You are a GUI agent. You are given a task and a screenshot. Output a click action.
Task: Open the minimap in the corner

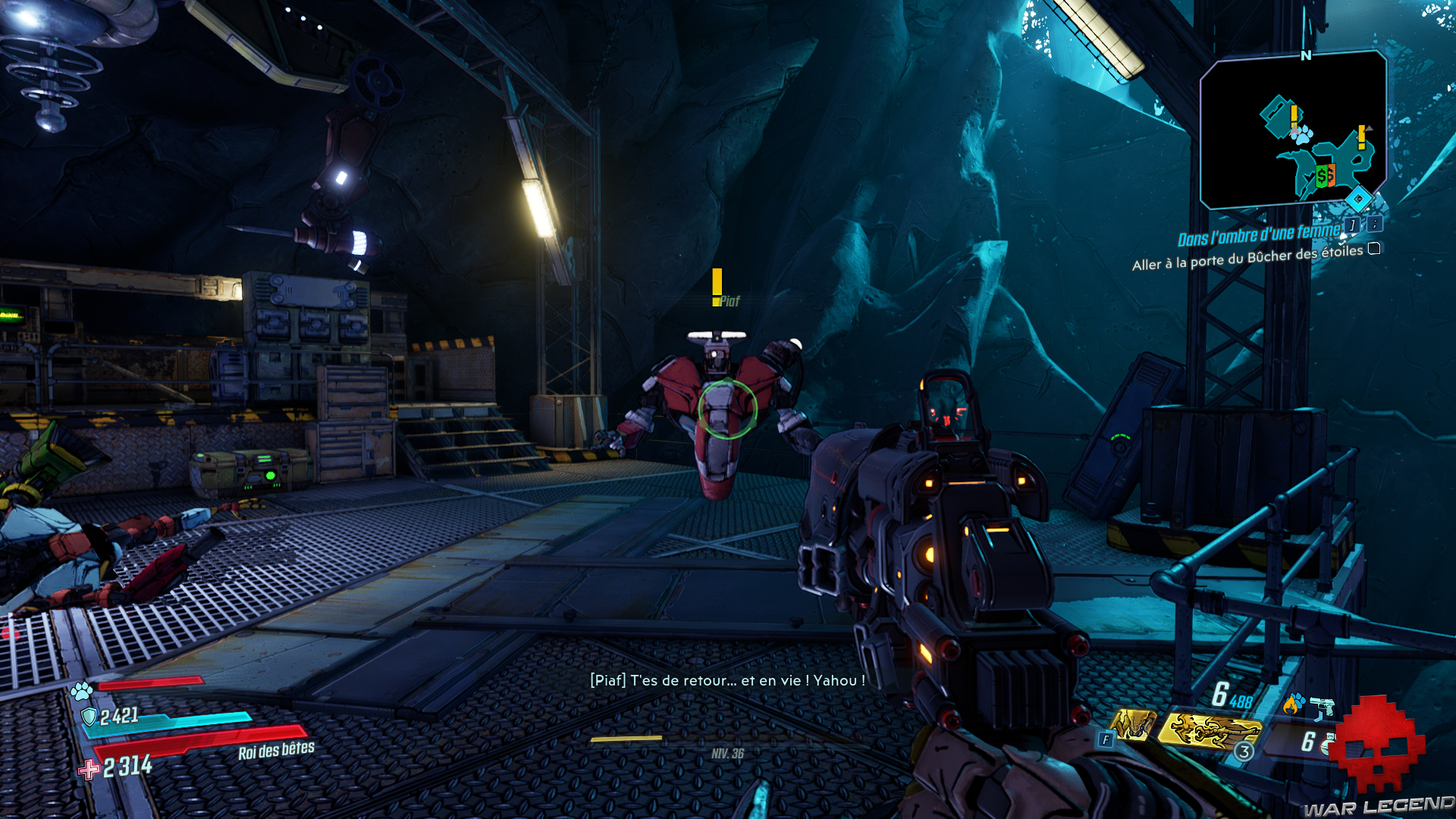click(1293, 129)
